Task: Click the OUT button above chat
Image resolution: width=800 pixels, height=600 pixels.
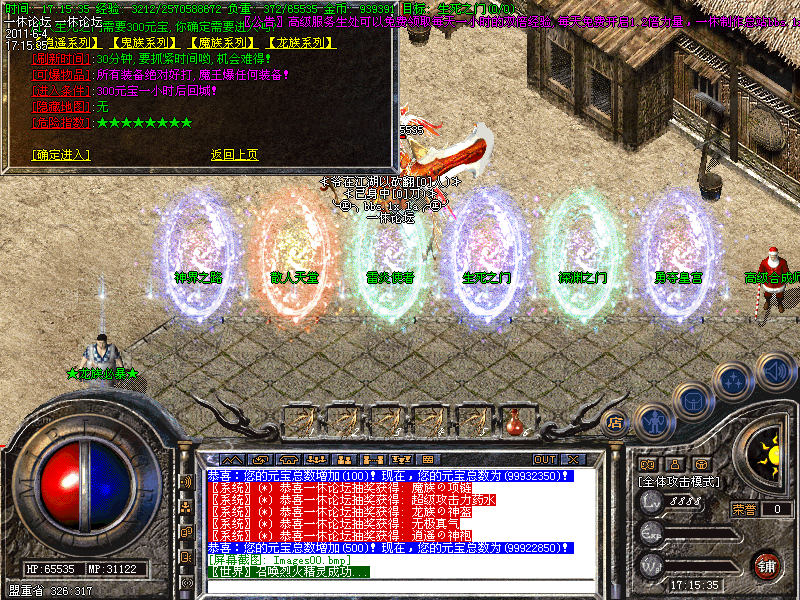Action: click(x=545, y=459)
